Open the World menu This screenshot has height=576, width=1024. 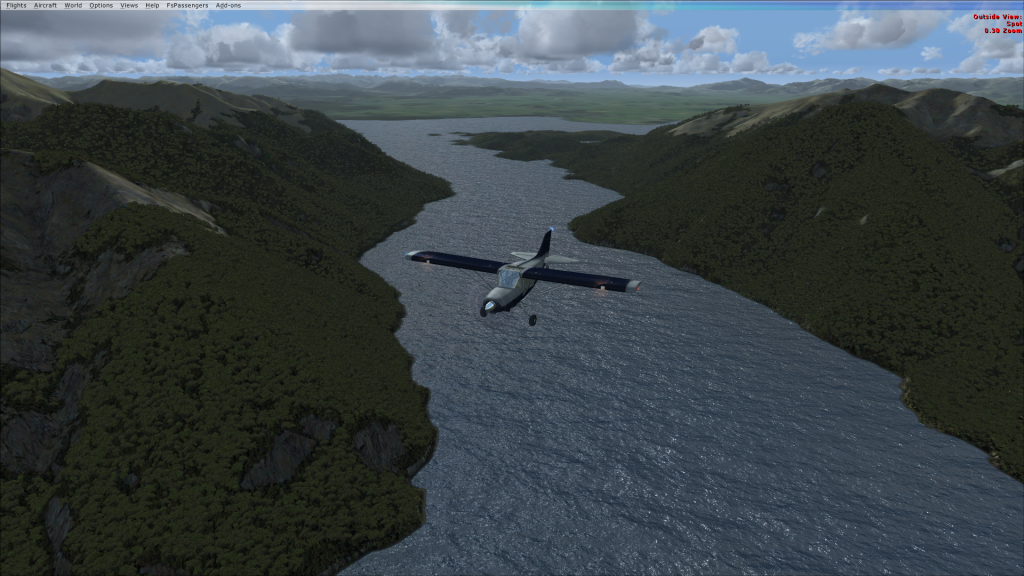[73, 5]
